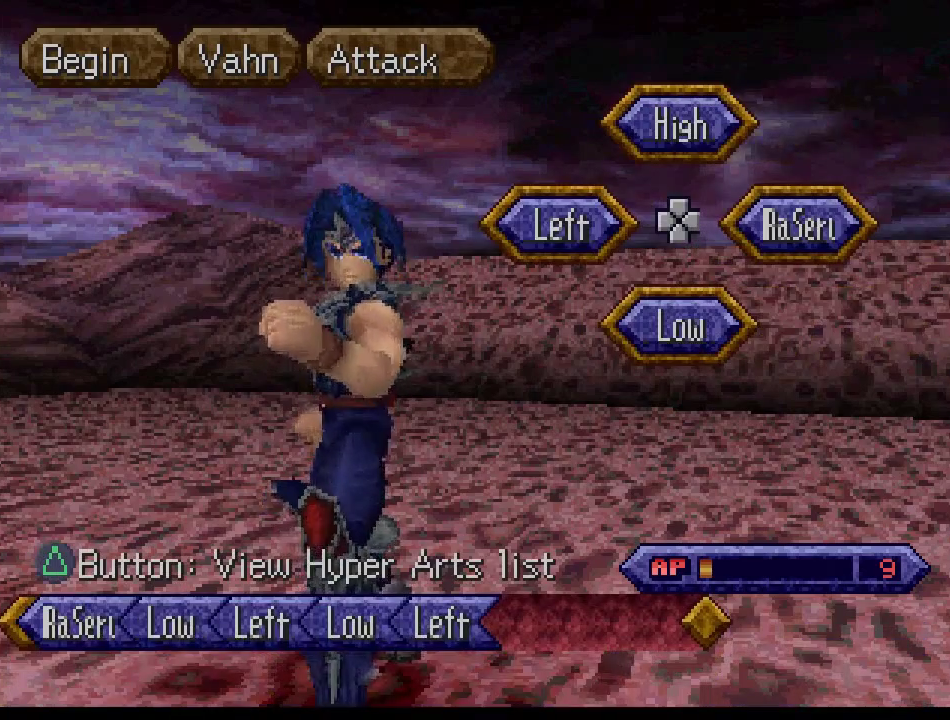Choose the Vahn character label
This screenshot has height=720, width=950.
238,59
